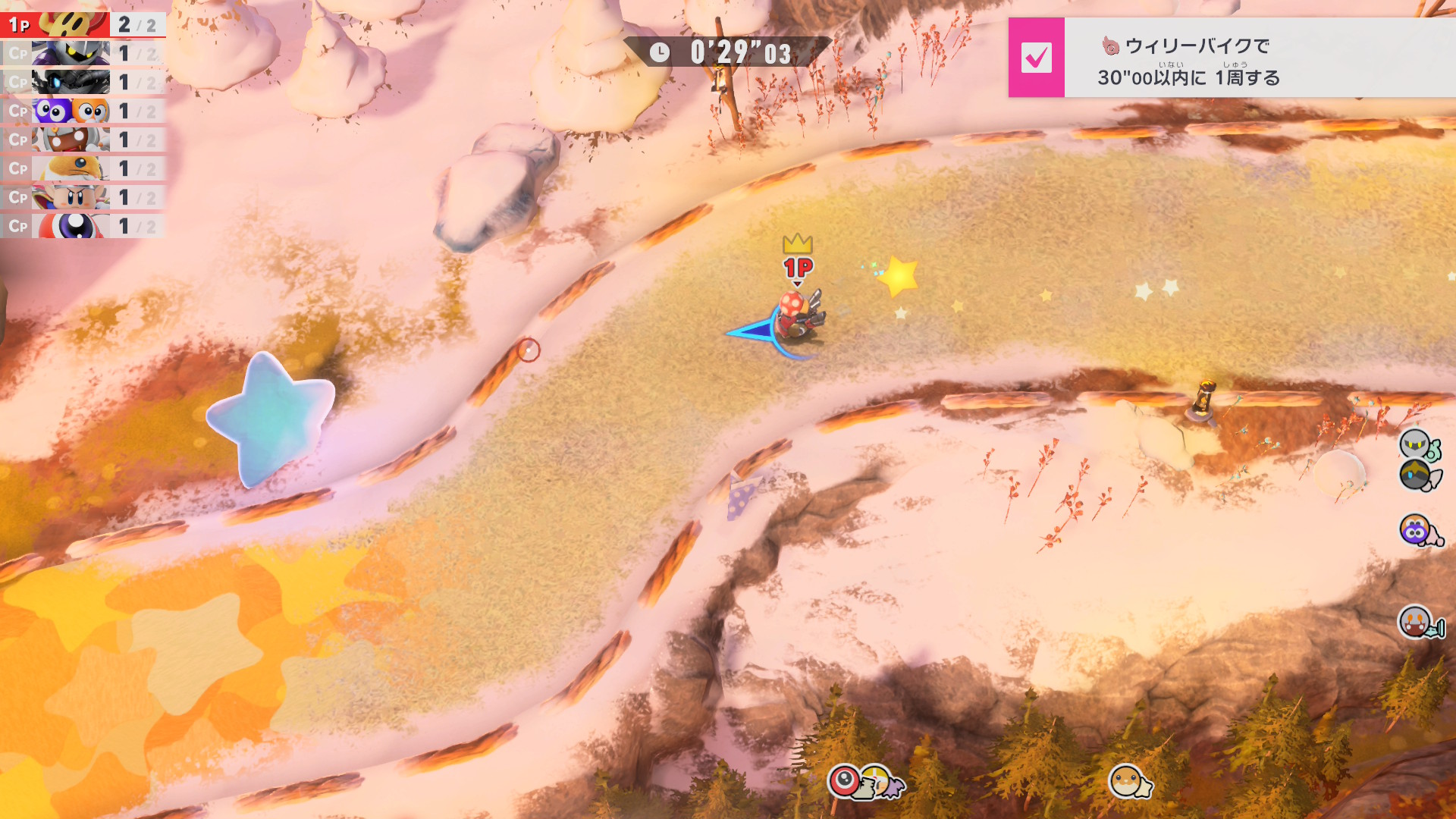Click the red one-eyed racer's position marker
The height and width of the screenshot is (819, 1456).
click(x=846, y=780)
